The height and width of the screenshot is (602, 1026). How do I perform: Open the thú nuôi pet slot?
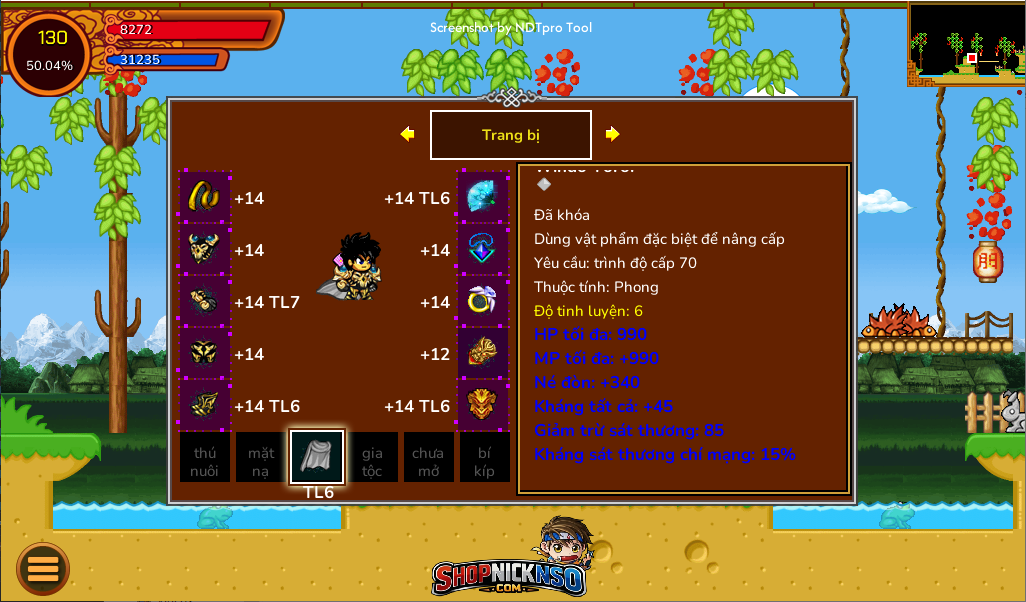click(x=205, y=458)
